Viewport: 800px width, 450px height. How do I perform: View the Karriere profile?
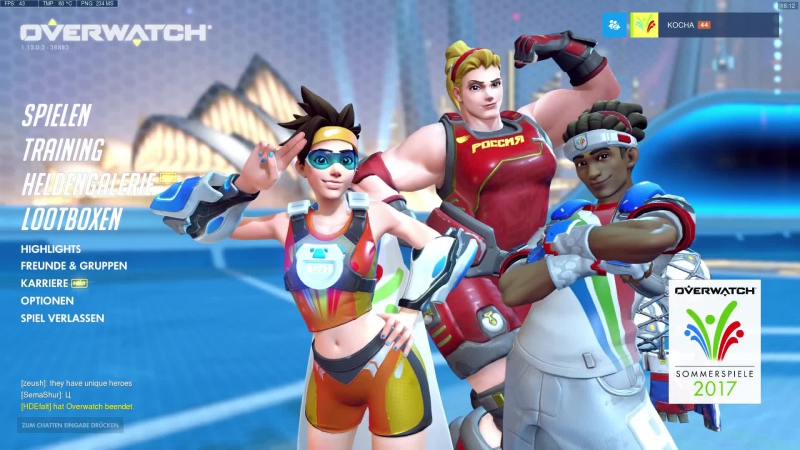(45, 283)
